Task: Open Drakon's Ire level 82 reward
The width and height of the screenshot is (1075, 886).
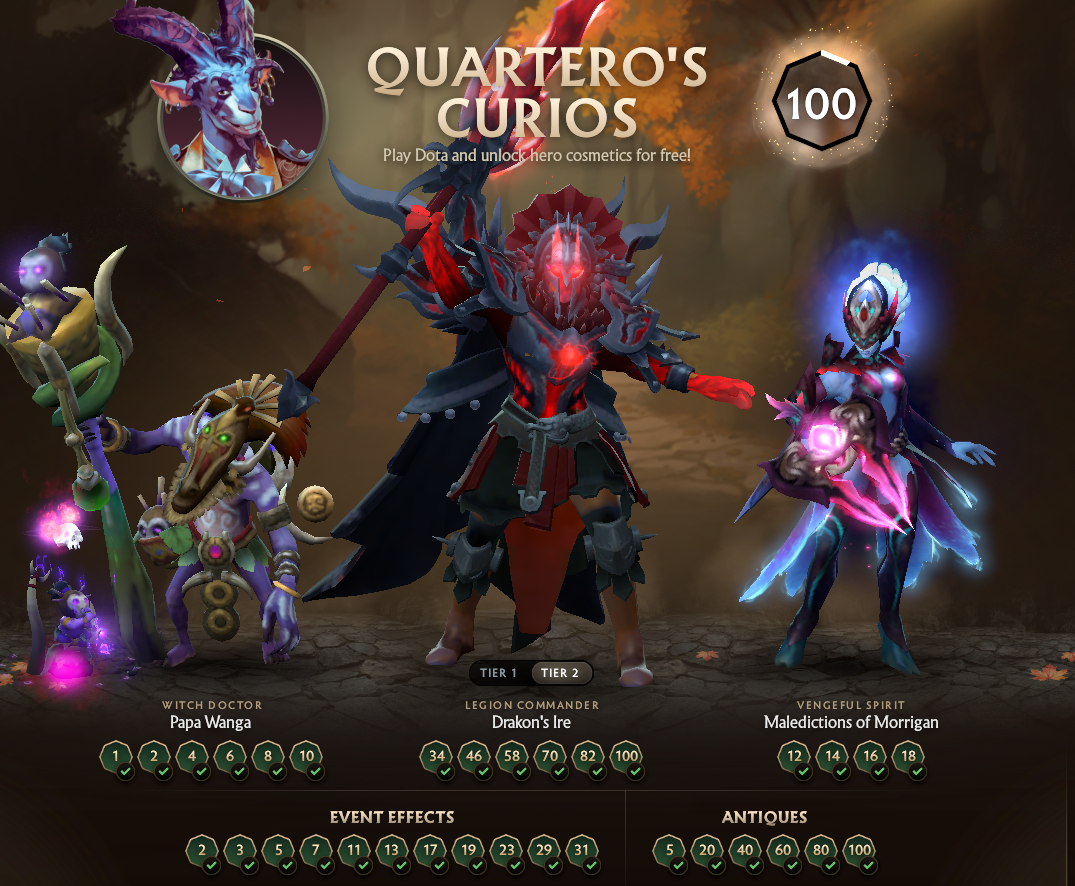Action: pos(589,757)
